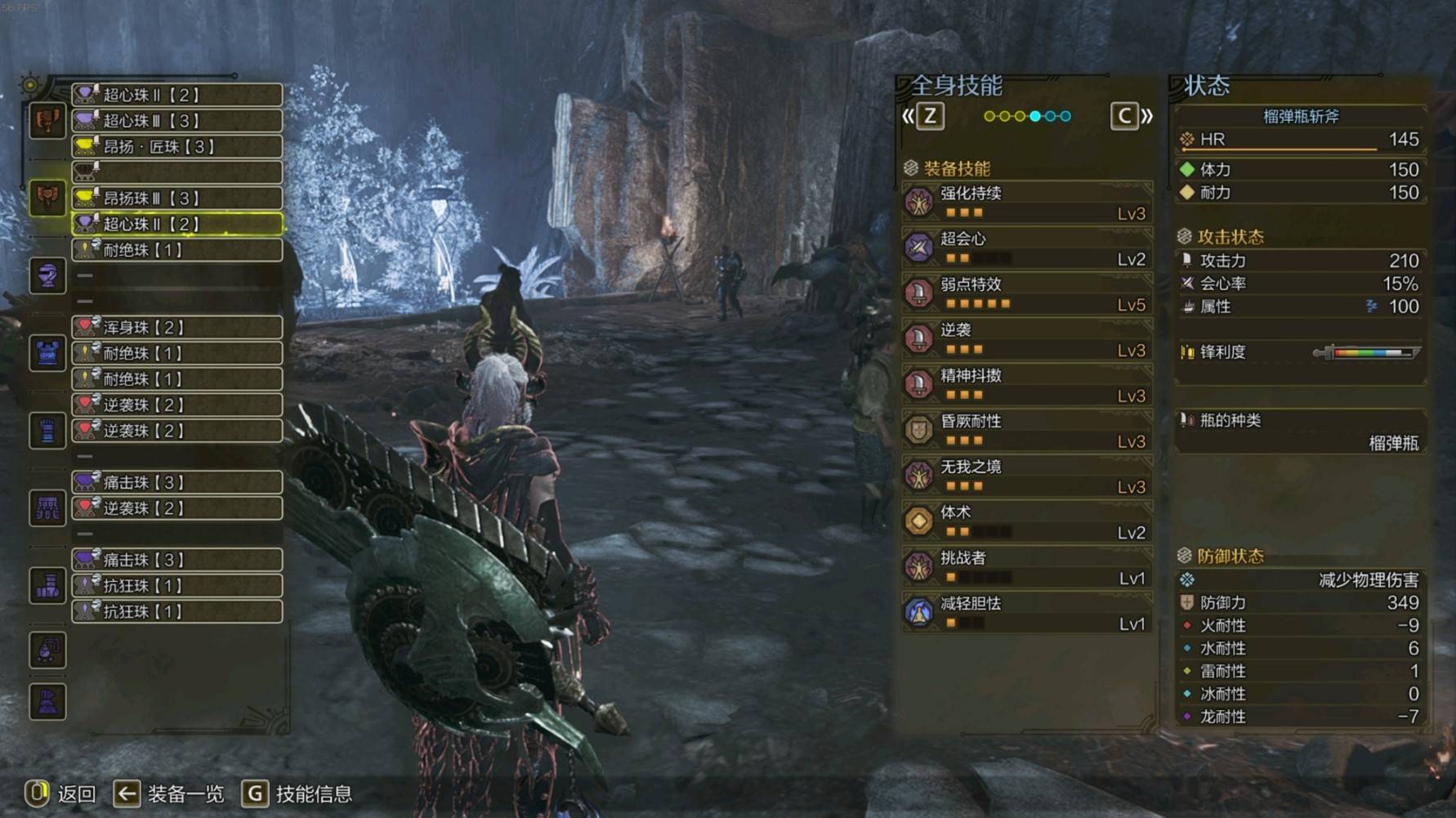Screen dimensions: 1456x818
Task: Choose the 弱点特效 Lv5 skill row
Action: 1027,294
